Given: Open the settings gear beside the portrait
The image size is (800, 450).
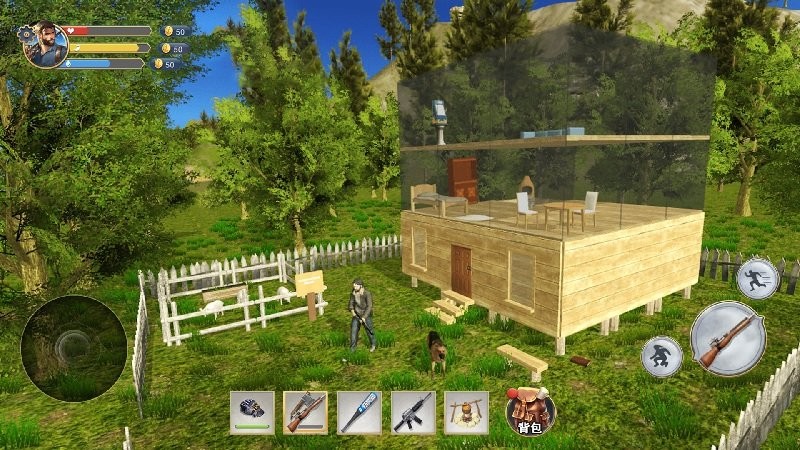Looking at the screenshot, I should tap(24, 32).
